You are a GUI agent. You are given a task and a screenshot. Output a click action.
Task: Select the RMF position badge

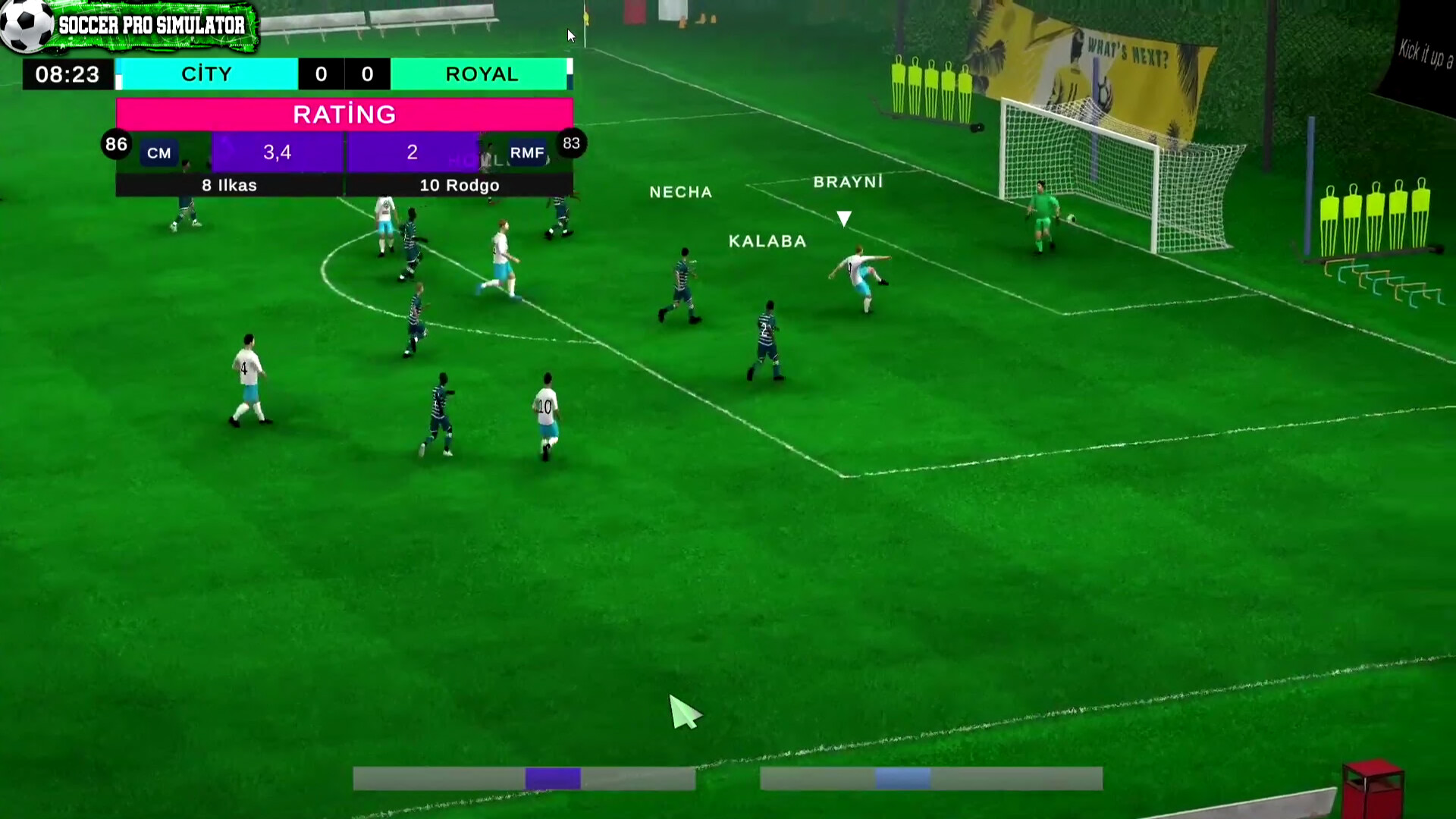click(529, 152)
